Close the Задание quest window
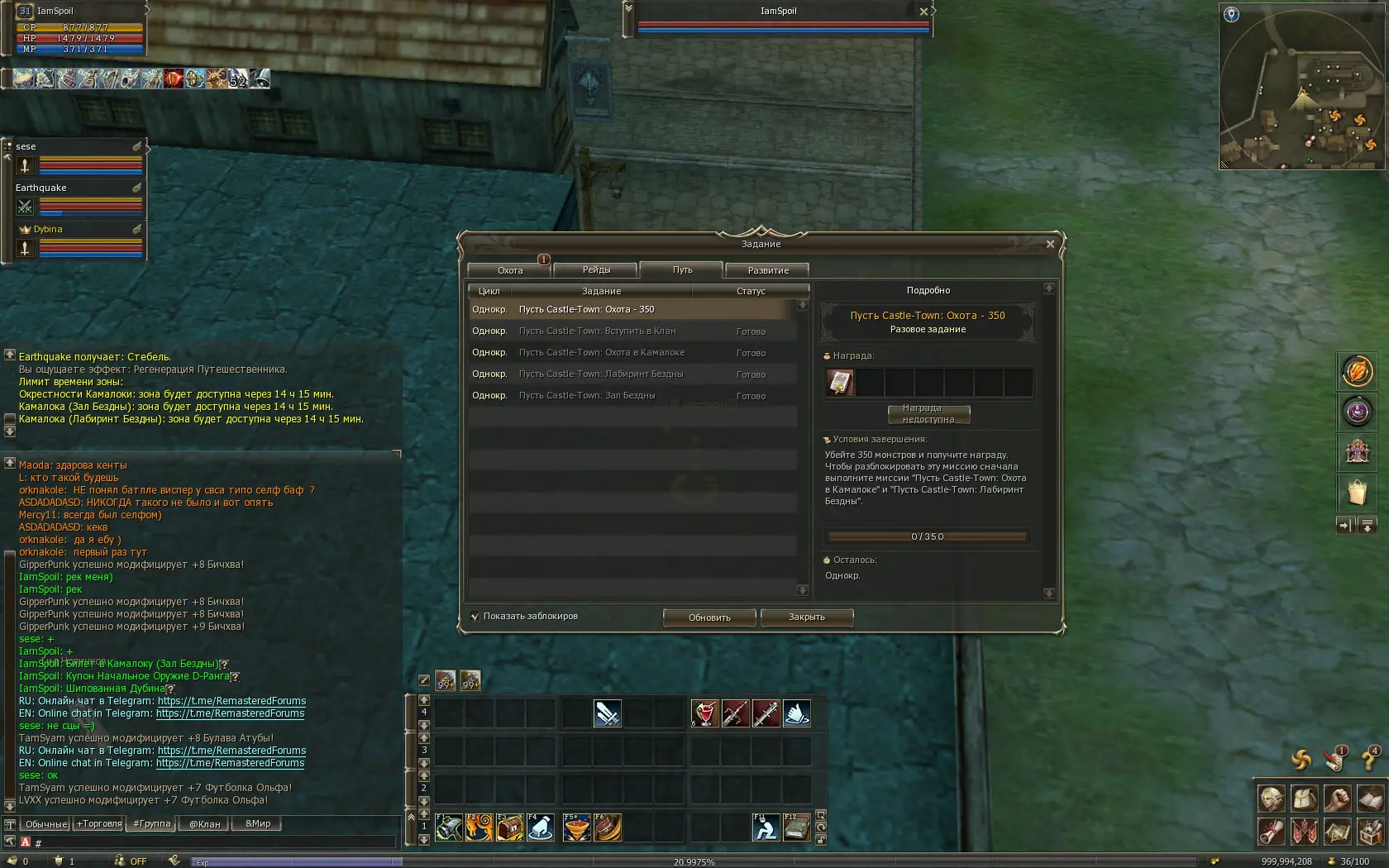The width and height of the screenshot is (1389, 868). (x=1050, y=244)
